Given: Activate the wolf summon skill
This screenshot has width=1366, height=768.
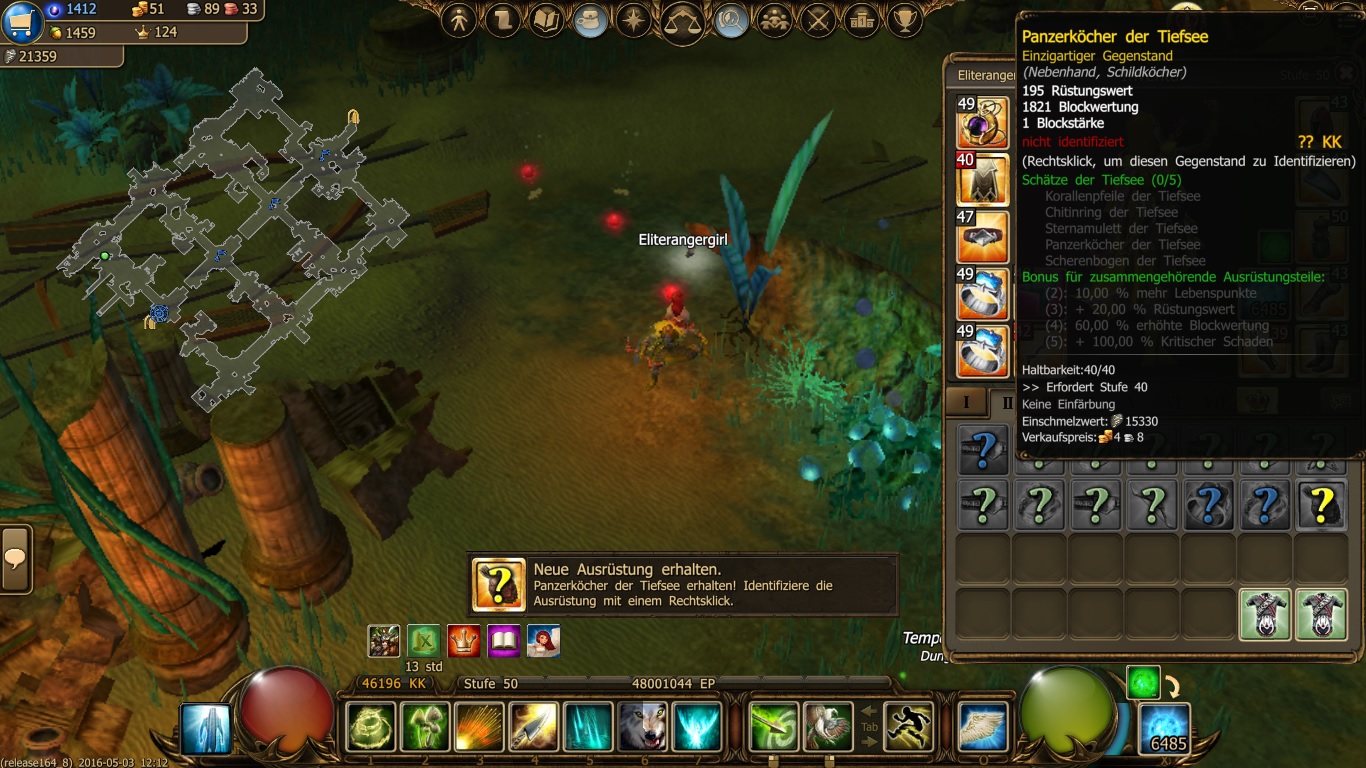Looking at the screenshot, I should [642, 727].
